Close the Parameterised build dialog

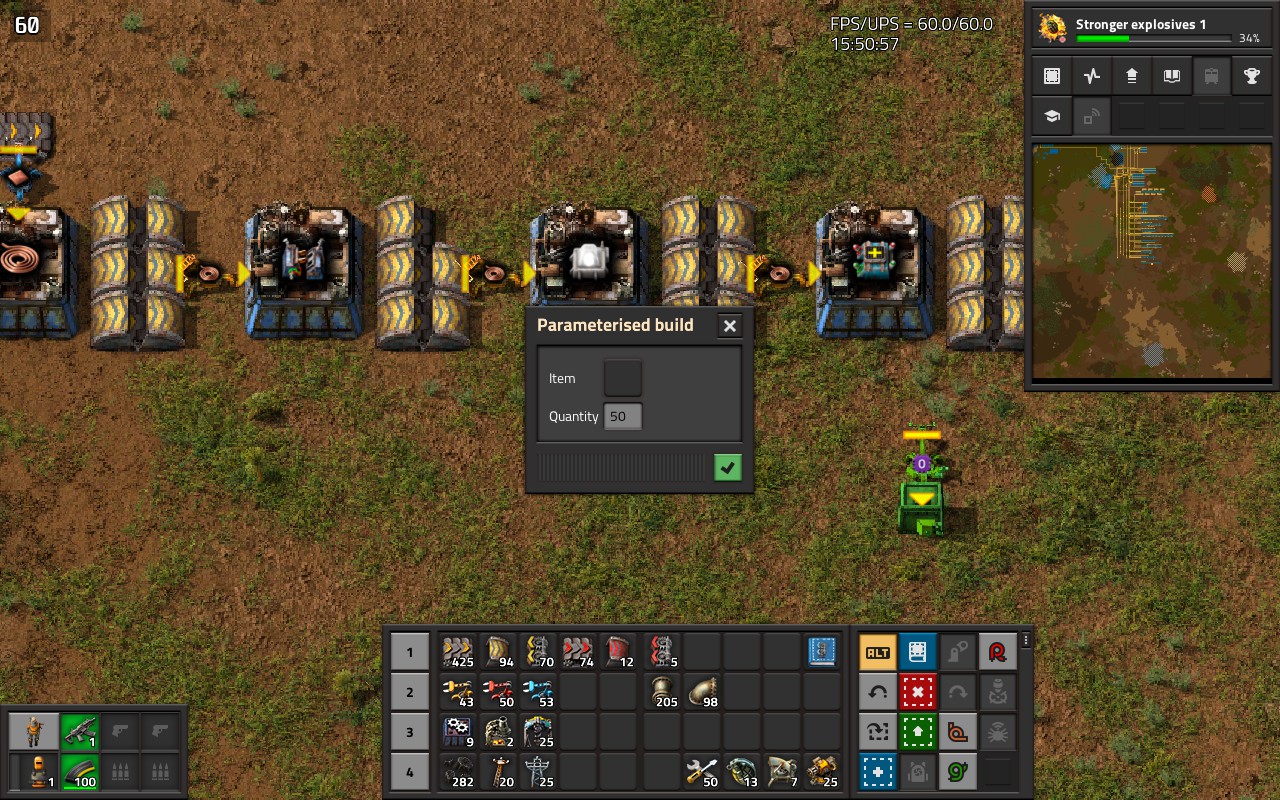point(730,326)
